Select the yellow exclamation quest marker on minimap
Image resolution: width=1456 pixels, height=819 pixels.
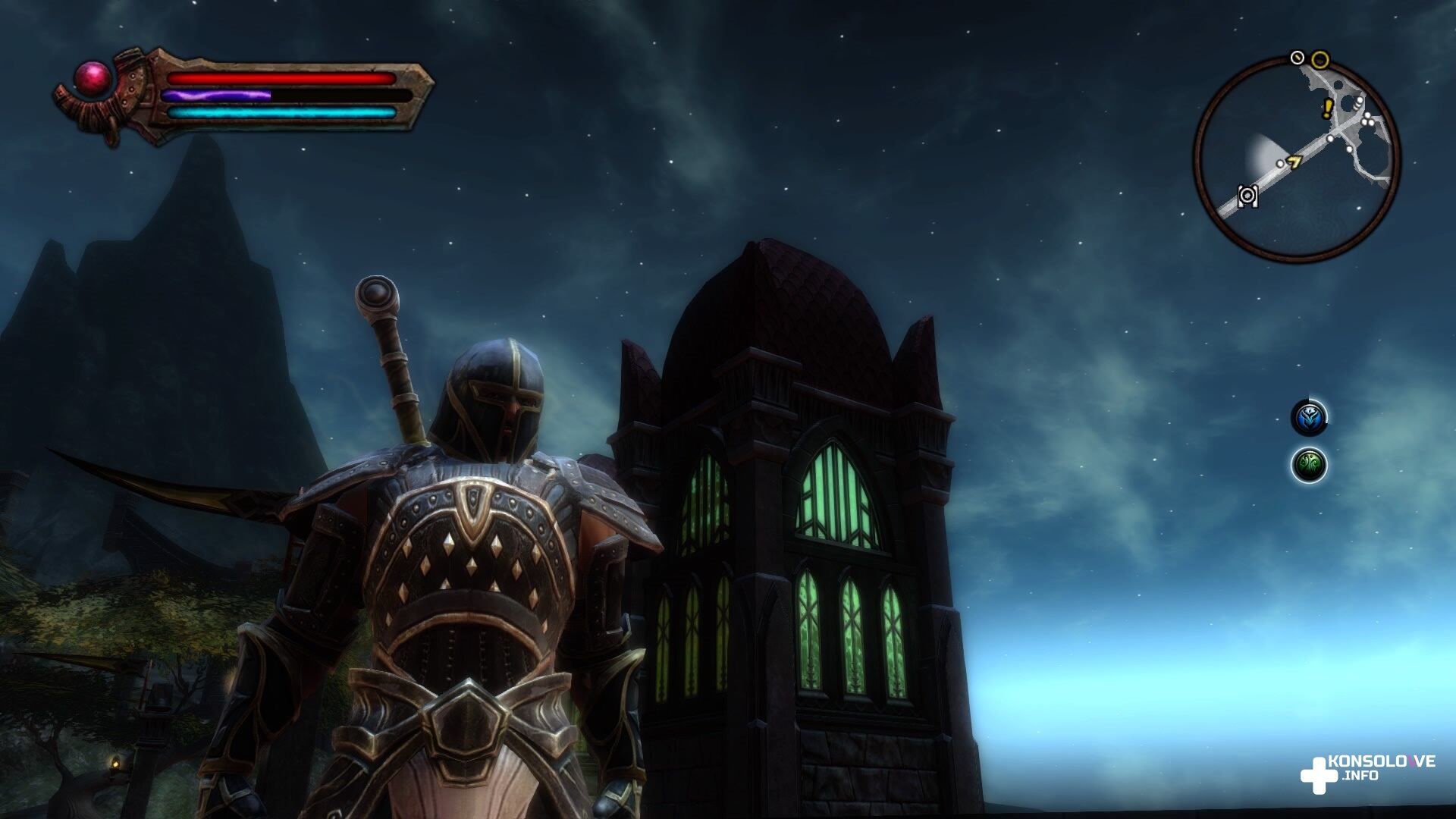pyautogui.click(x=1327, y=109)
